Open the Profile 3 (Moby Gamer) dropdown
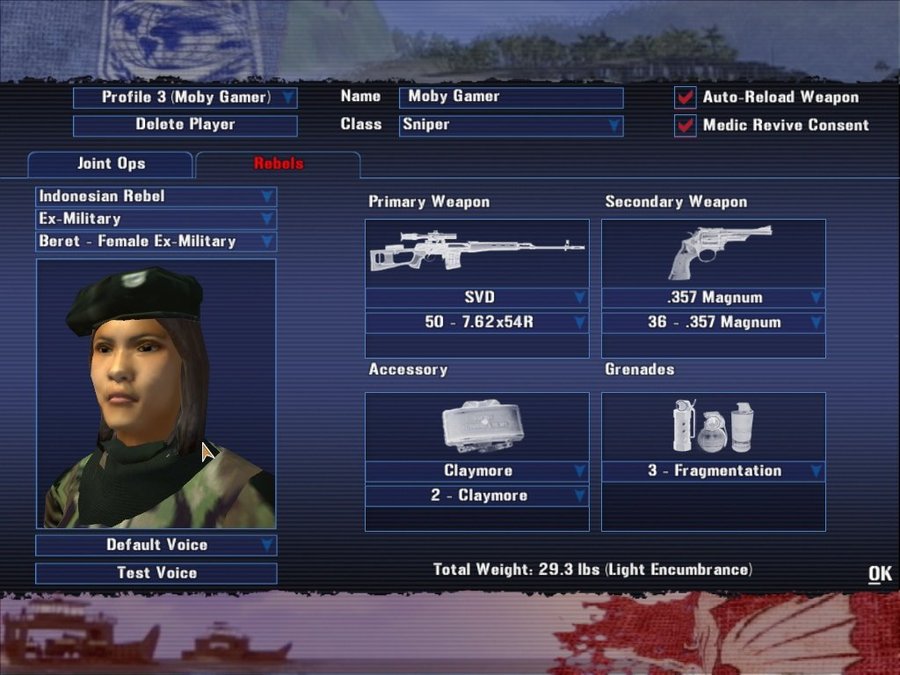Viewport: 900px width, 675px height. point(186,98)
